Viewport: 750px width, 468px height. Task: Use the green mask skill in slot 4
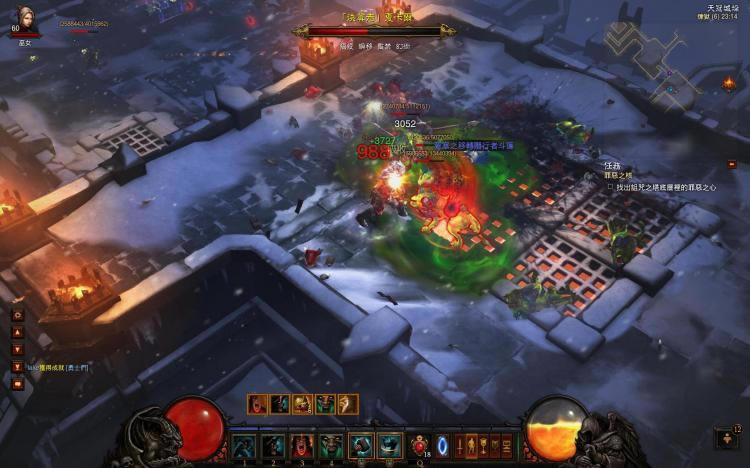tap(332, 446)
